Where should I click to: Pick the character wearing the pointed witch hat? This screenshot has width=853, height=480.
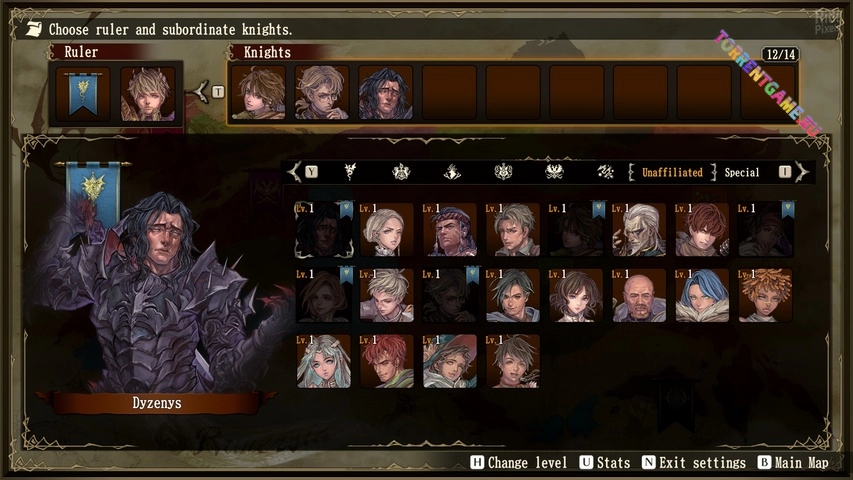[x=449, y=361]
